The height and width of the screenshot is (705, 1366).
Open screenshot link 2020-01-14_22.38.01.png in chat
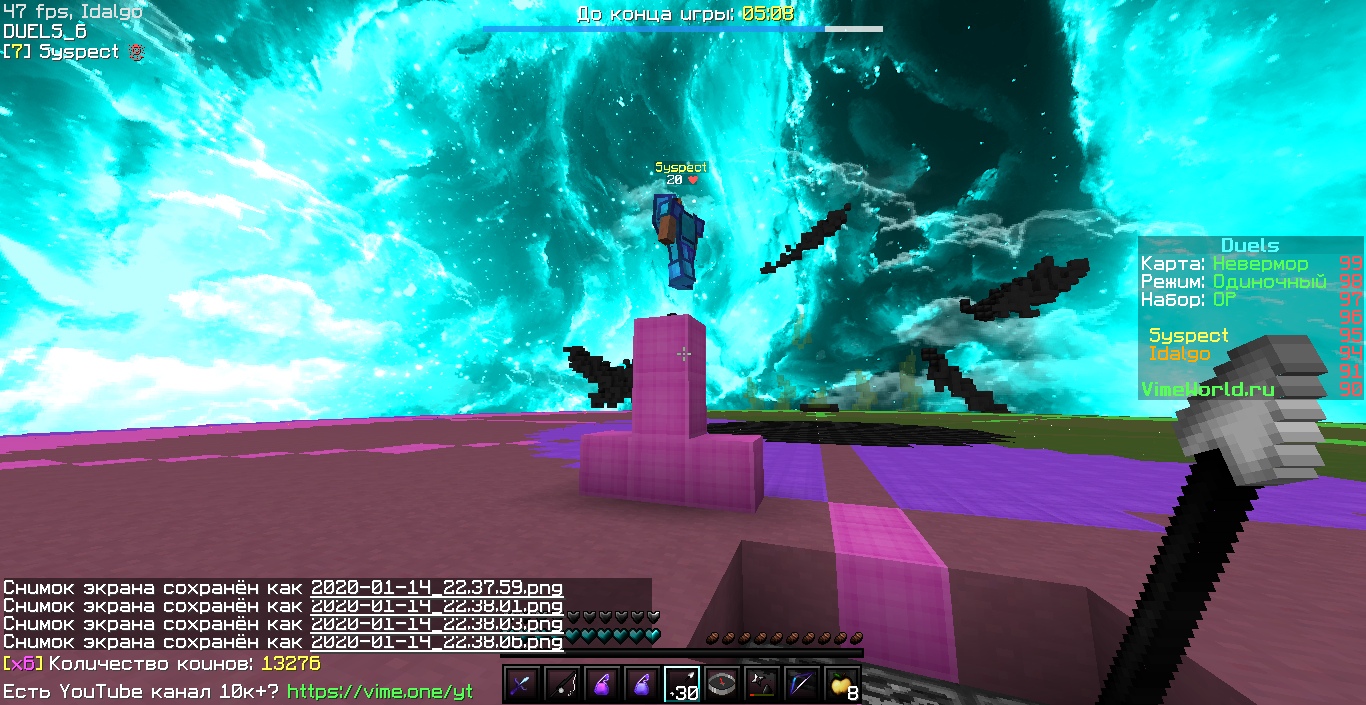click(x=436, y=606)
